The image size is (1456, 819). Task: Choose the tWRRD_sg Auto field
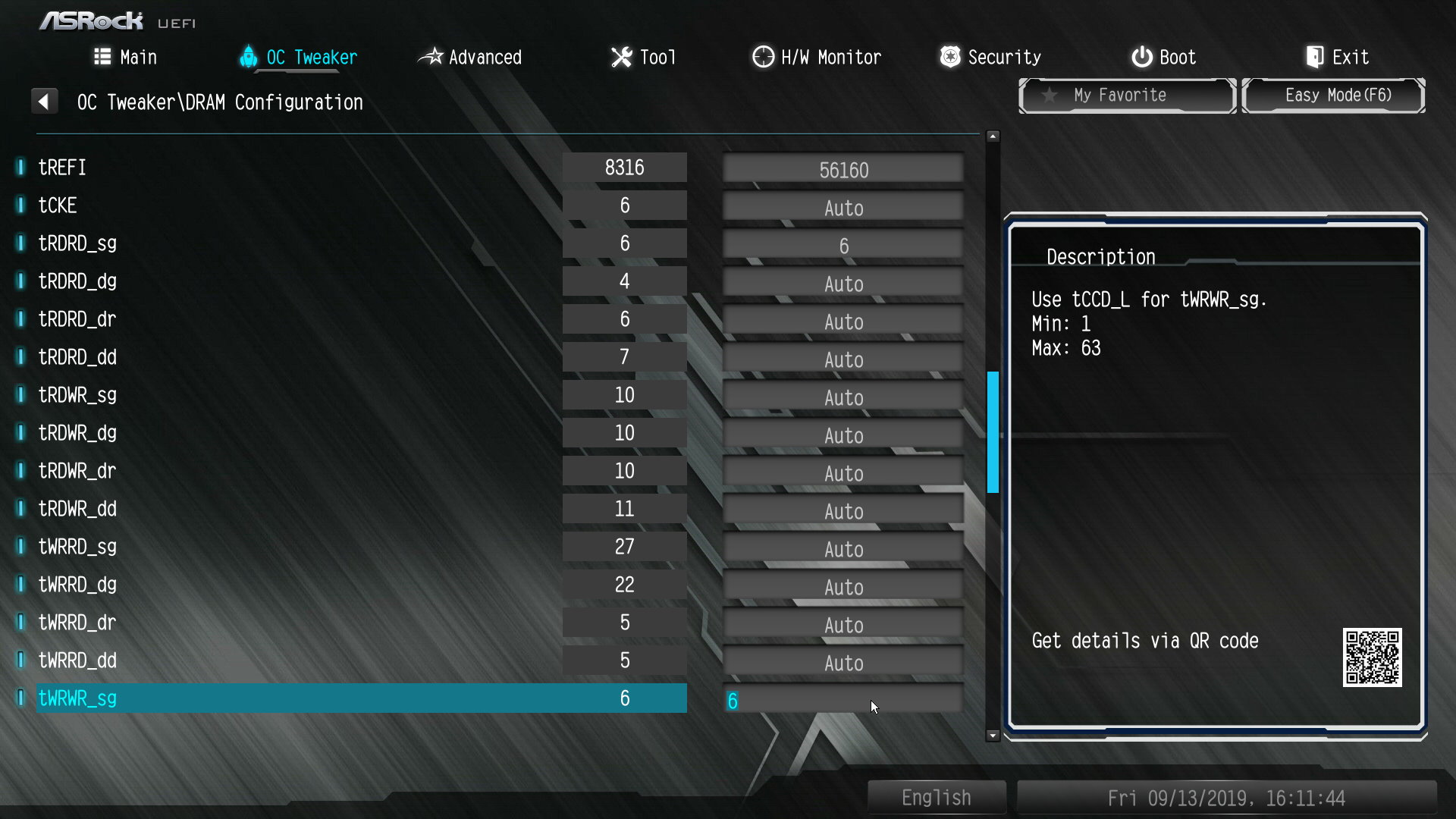click(x=843, y=549)
